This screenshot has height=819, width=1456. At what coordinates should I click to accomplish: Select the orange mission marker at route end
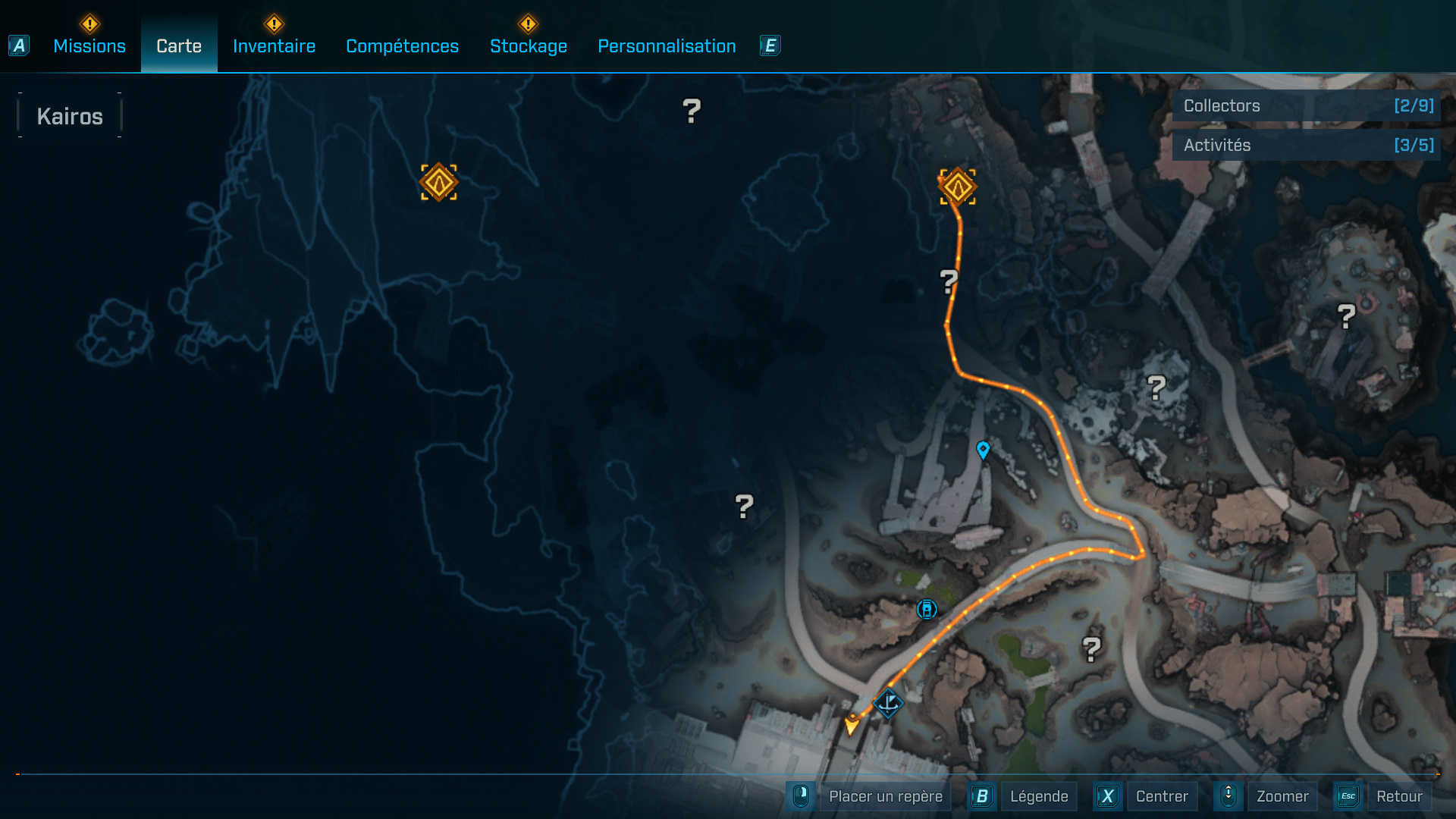958,187
